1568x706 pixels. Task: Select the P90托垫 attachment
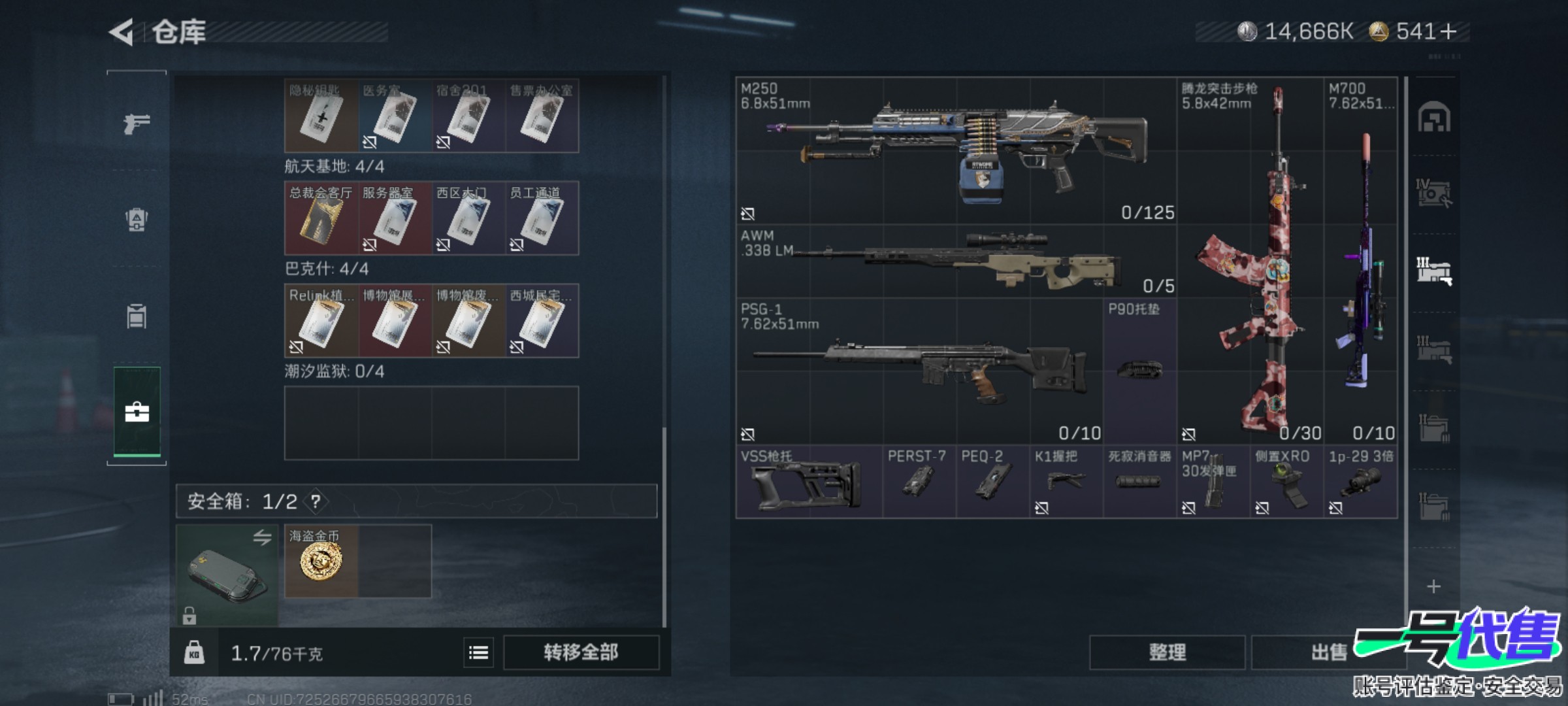tap(1139, 371)
